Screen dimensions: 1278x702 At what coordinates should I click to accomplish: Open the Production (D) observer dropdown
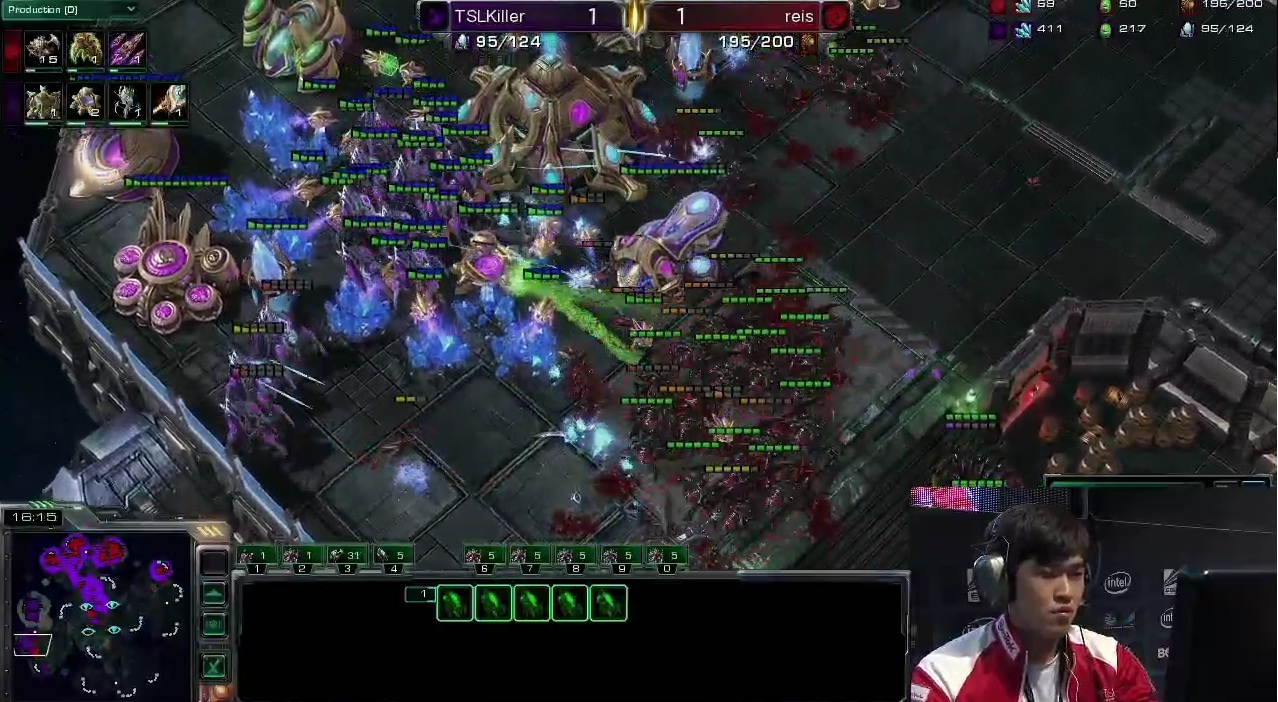70,9
